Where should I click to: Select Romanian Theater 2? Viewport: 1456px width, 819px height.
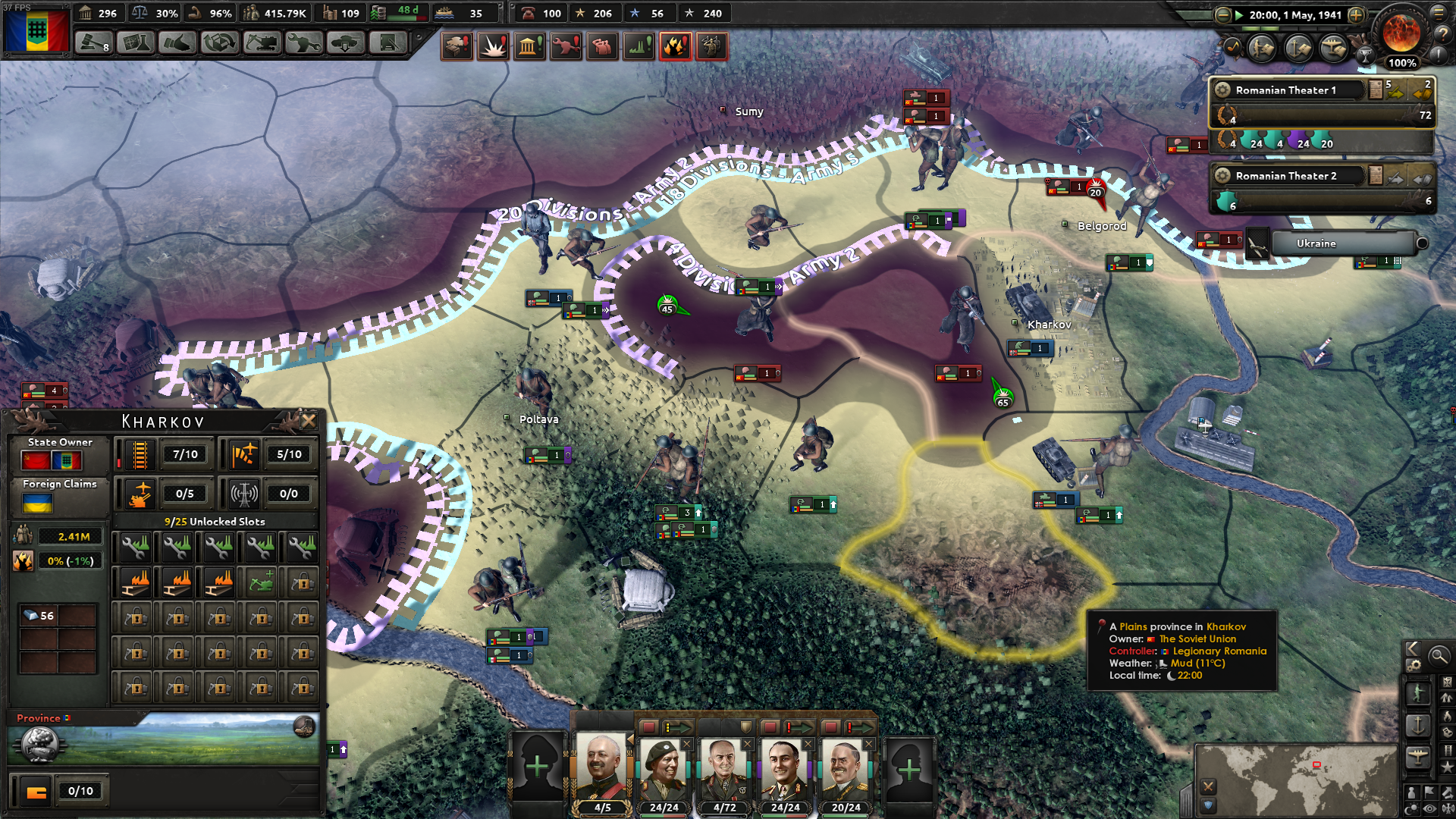coord(1289,176)
